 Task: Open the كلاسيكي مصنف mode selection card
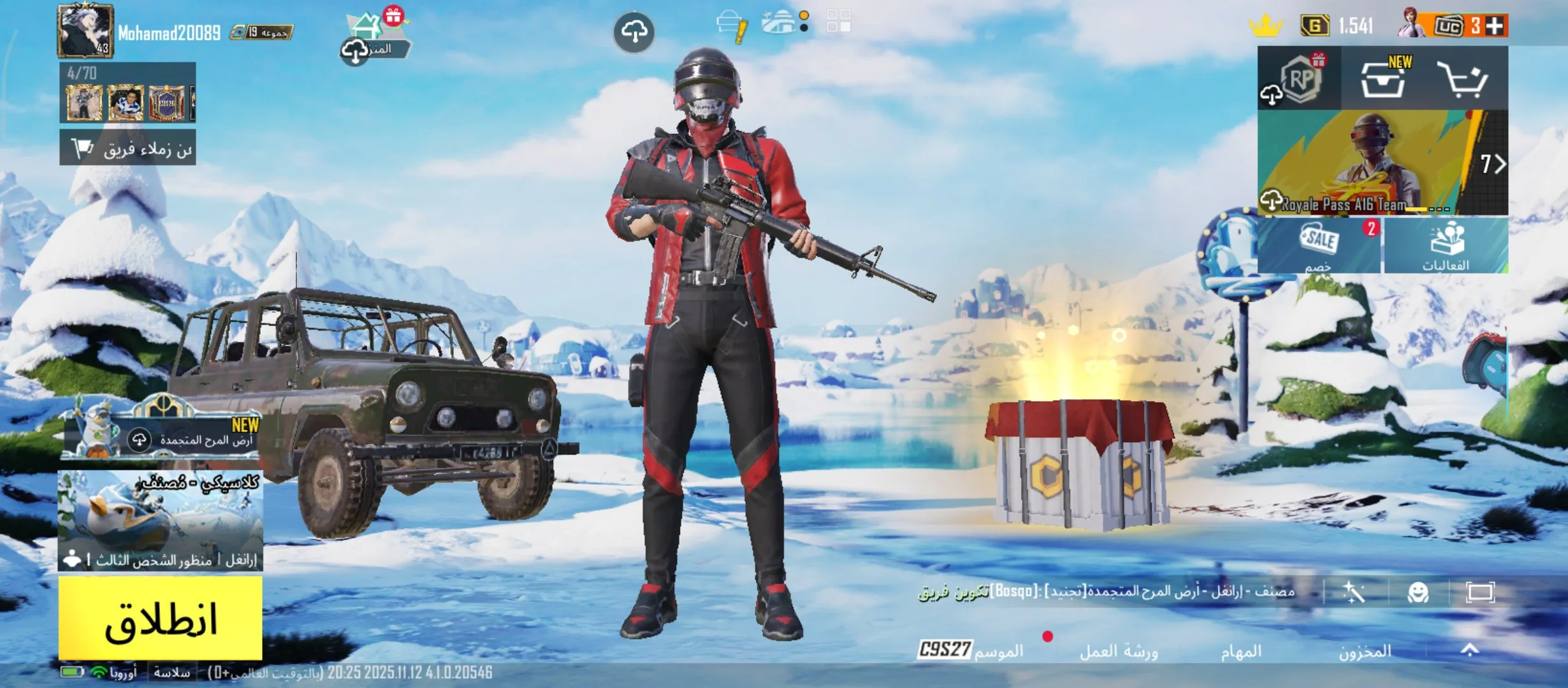pos(160,519)
